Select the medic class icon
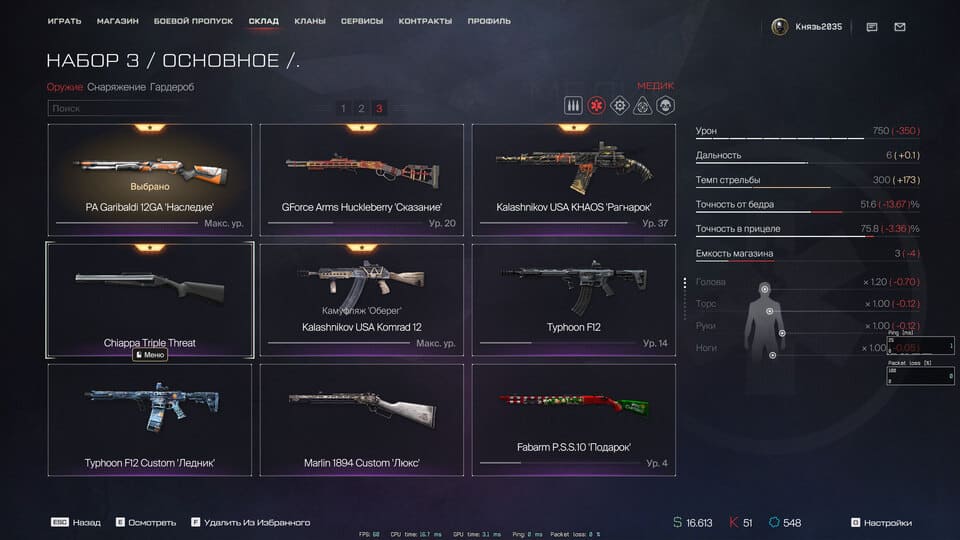The width and height of the screenshot is (960, 540). [597, 106]
